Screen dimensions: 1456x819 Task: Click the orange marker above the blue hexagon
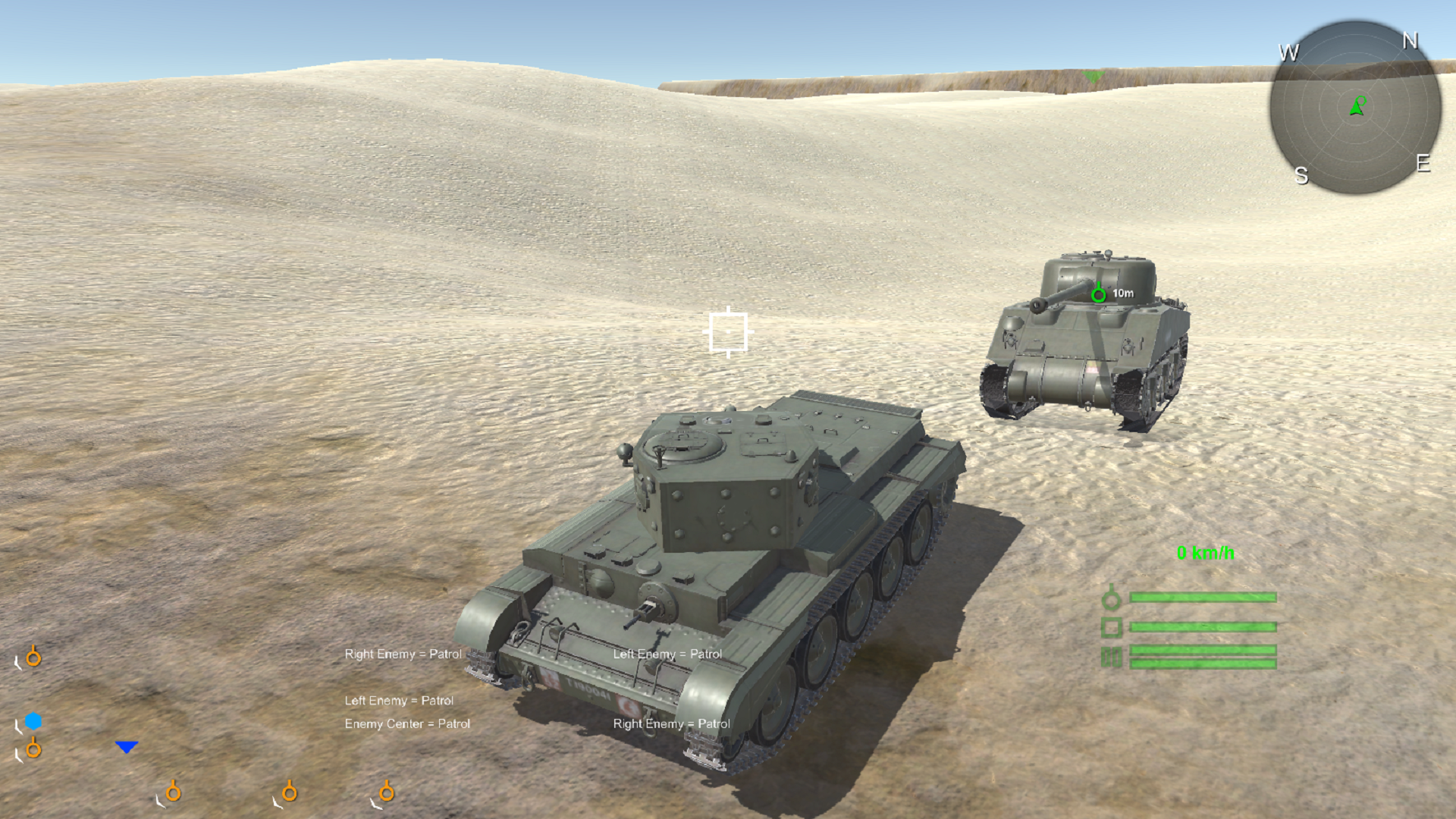[33, 657]
